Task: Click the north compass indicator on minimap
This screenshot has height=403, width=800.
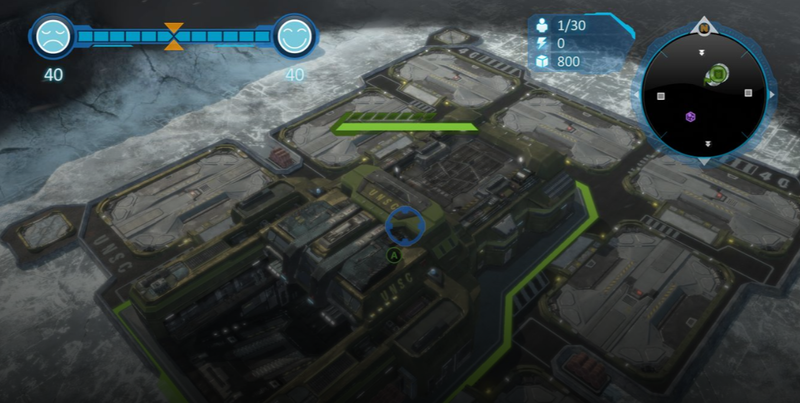Action: [704, 28]
